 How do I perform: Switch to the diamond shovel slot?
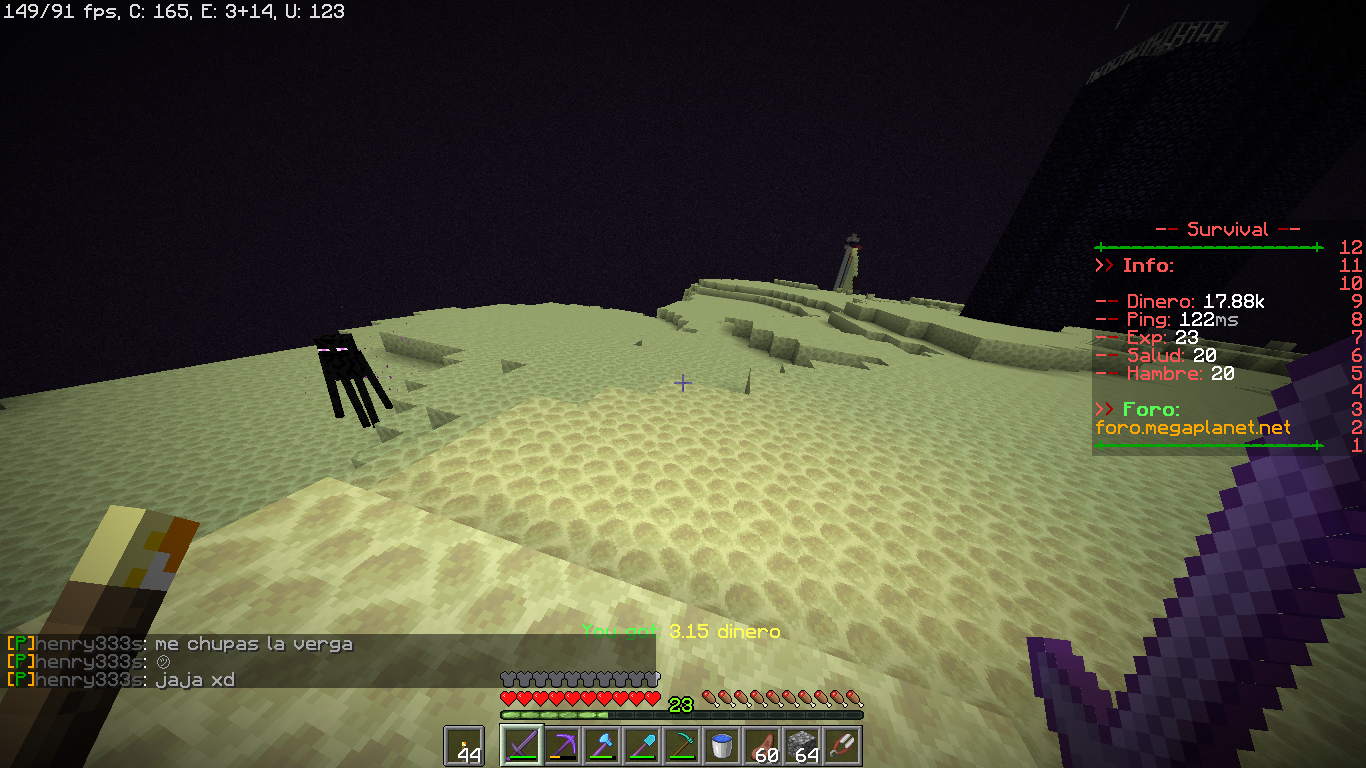pos(642,746)
